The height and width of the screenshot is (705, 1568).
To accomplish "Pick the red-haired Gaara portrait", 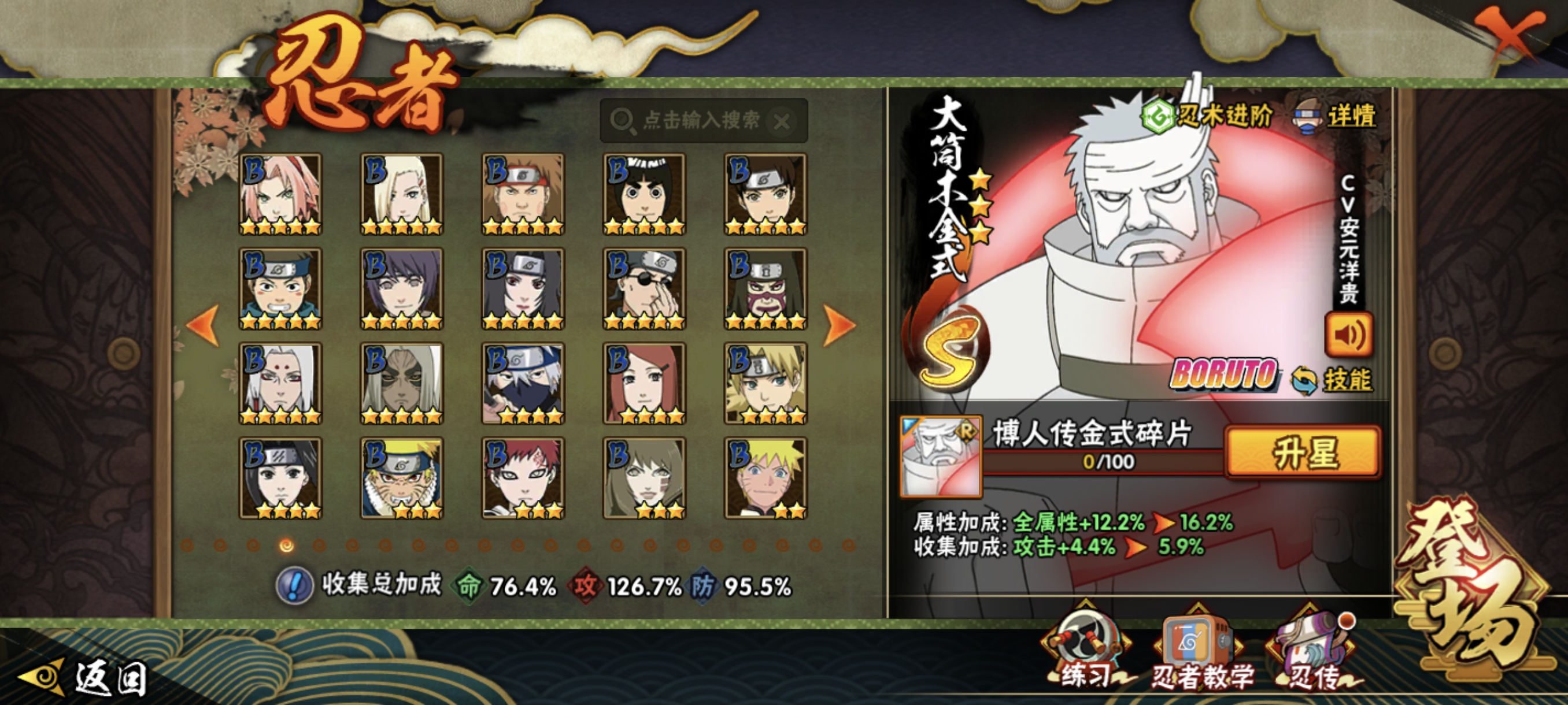I will pos(523,478).
